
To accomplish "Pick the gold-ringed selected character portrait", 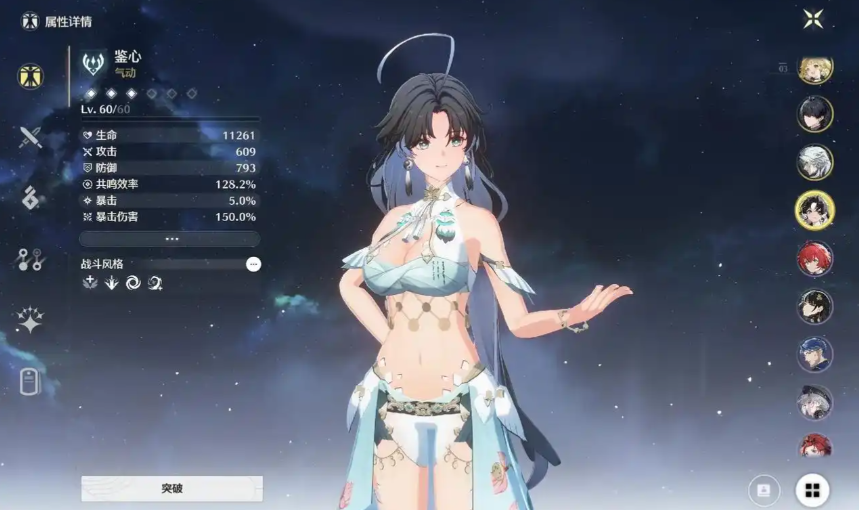I will click(815, 210).
